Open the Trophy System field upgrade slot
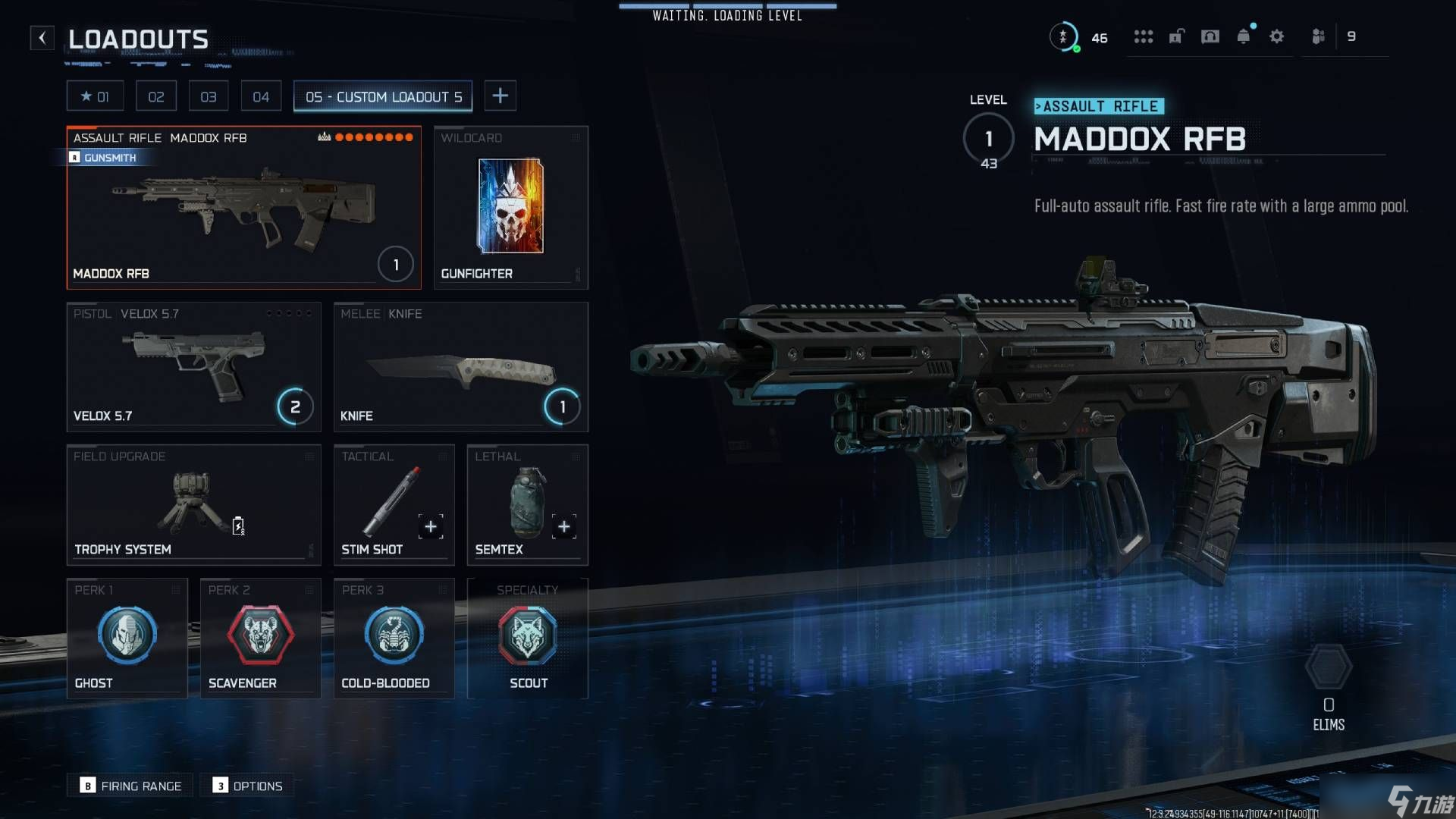1456x819 pixels. (x=193, y=505)
